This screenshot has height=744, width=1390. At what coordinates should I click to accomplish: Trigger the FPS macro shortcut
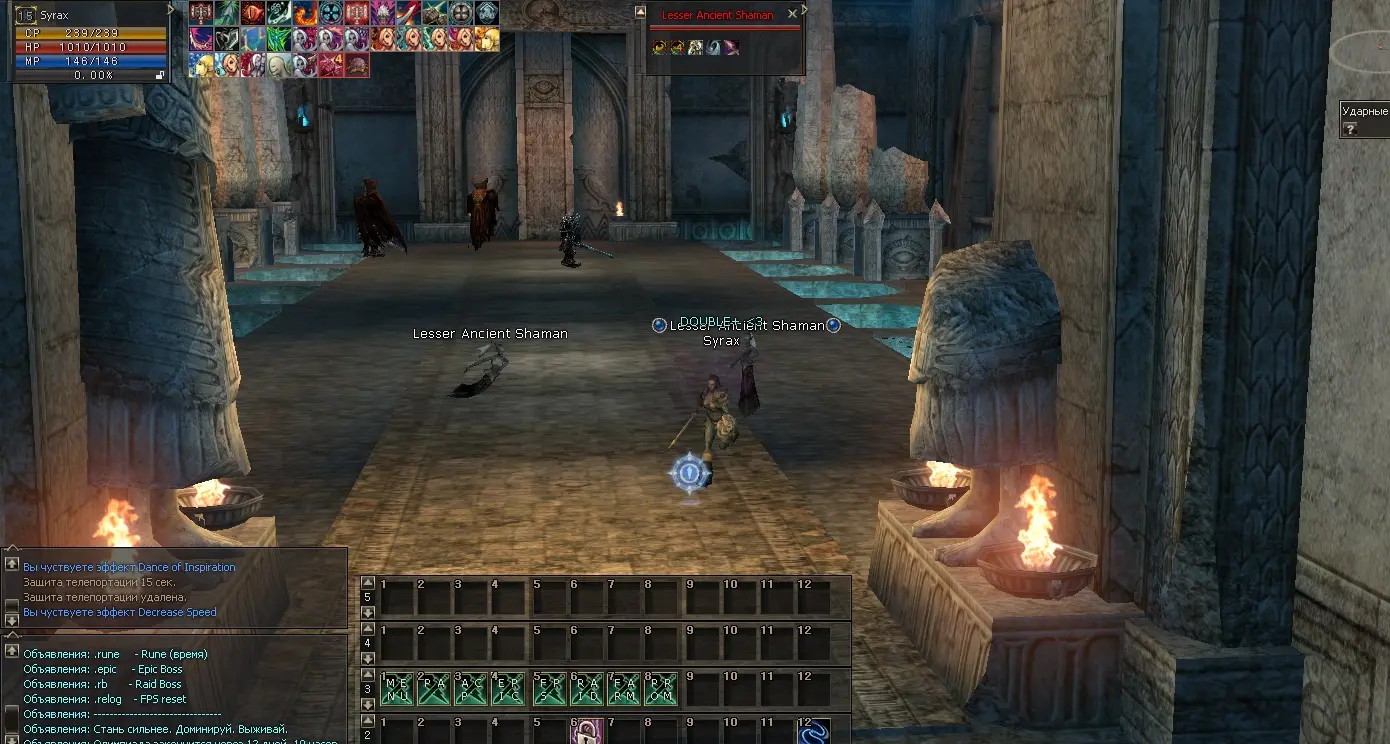tap(547, 689)
